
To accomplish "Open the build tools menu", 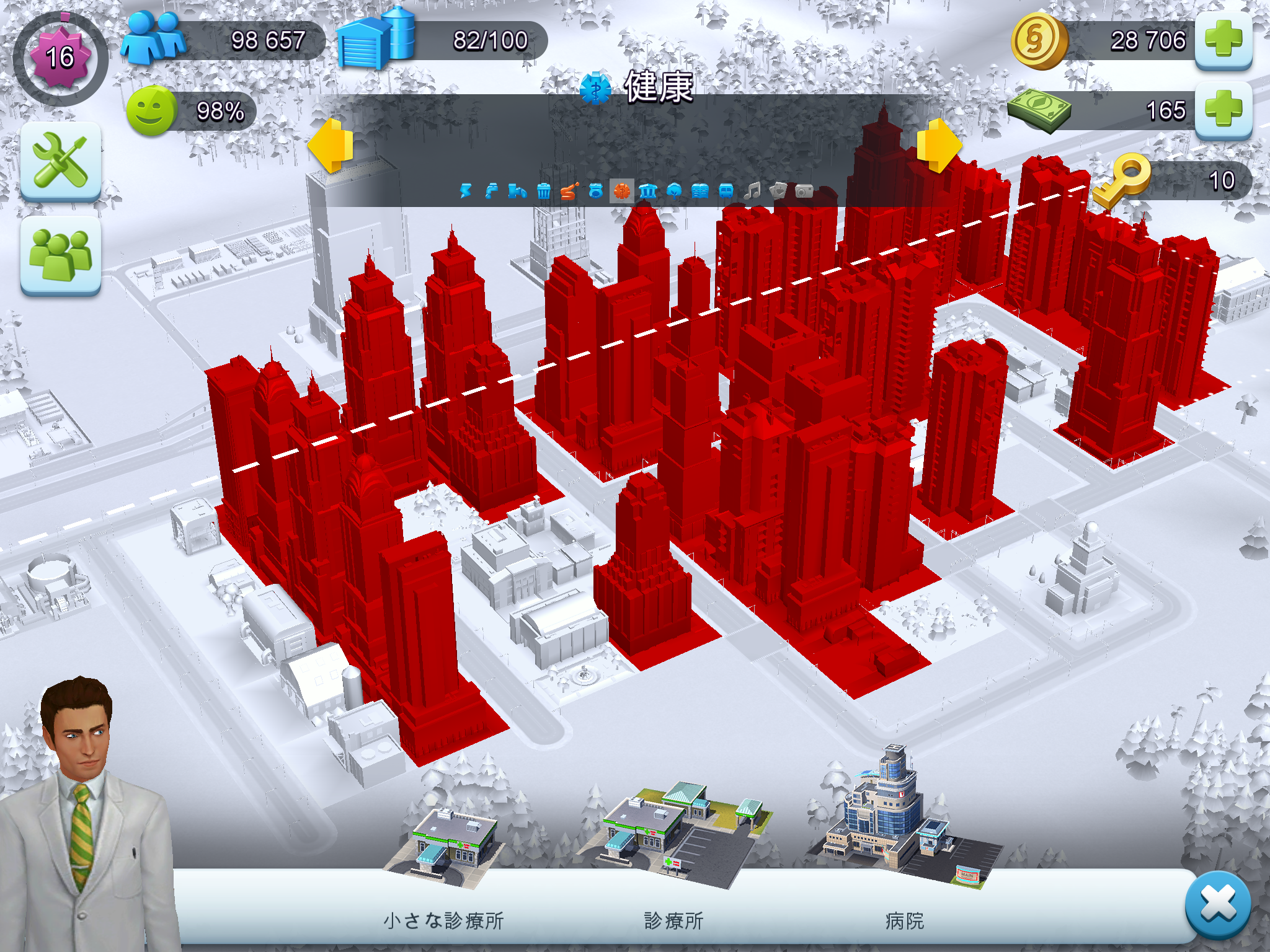I will coord(61,161).
